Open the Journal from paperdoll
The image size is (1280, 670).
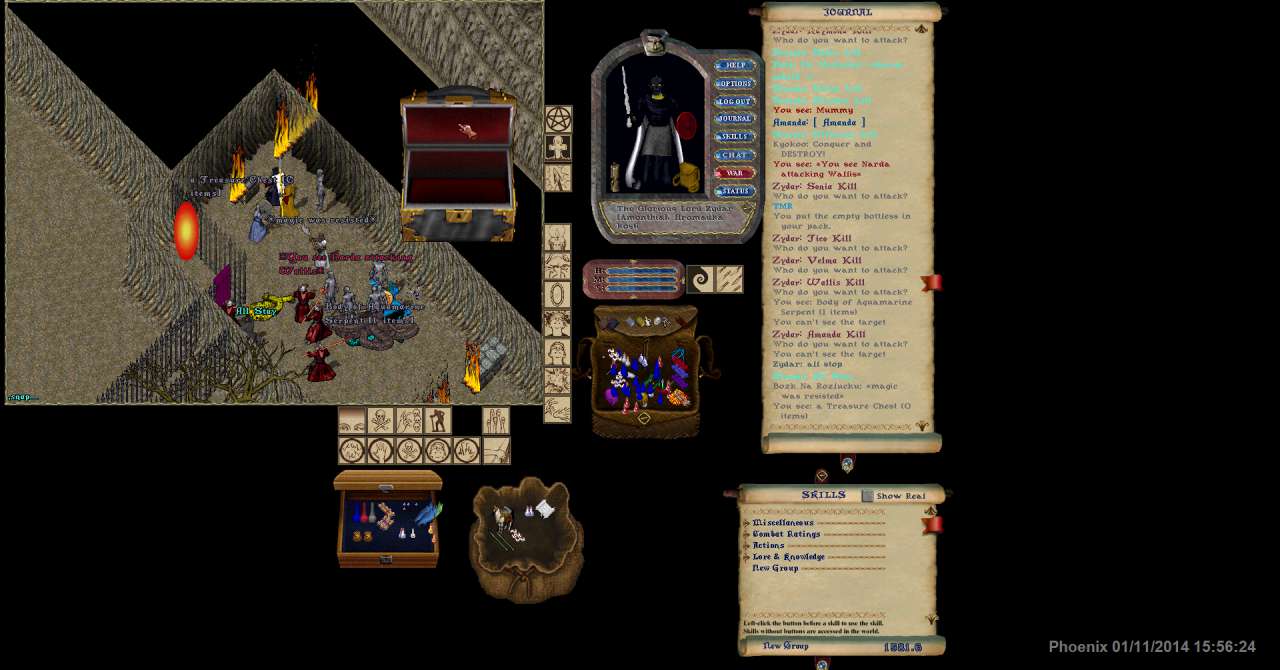tap(735, 119)
